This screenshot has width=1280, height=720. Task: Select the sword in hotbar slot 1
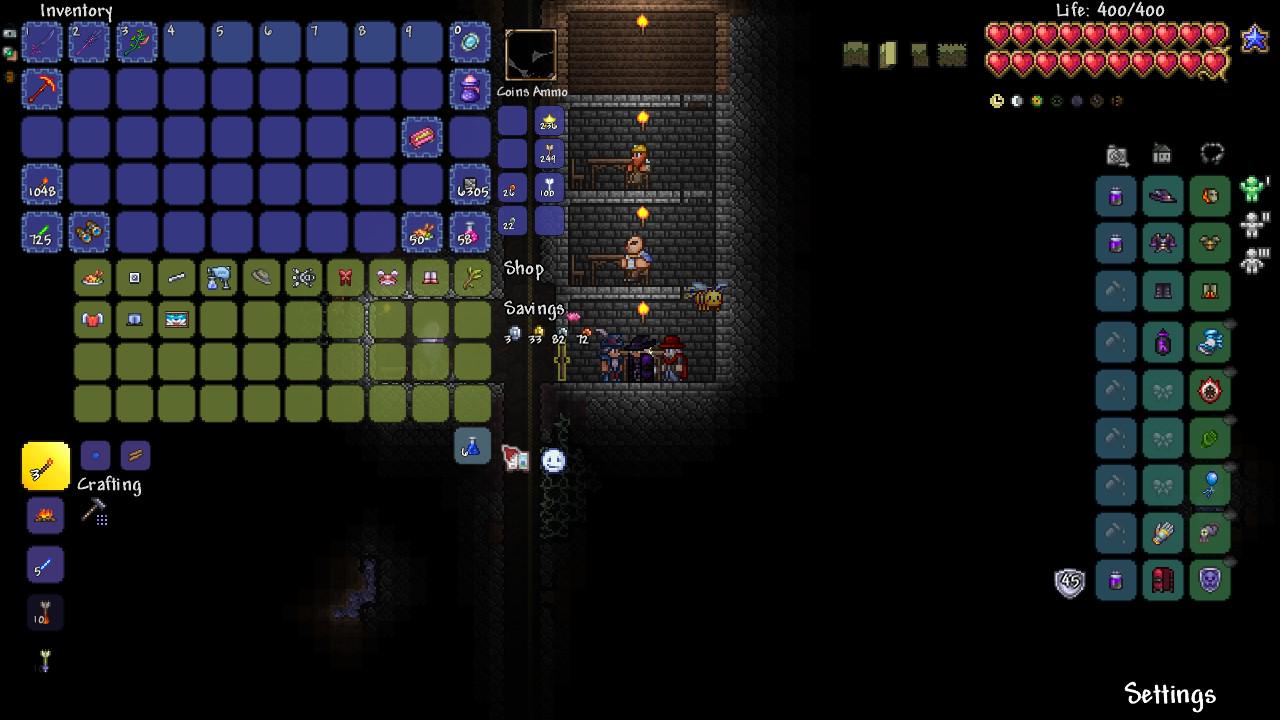tap(42, 42)
